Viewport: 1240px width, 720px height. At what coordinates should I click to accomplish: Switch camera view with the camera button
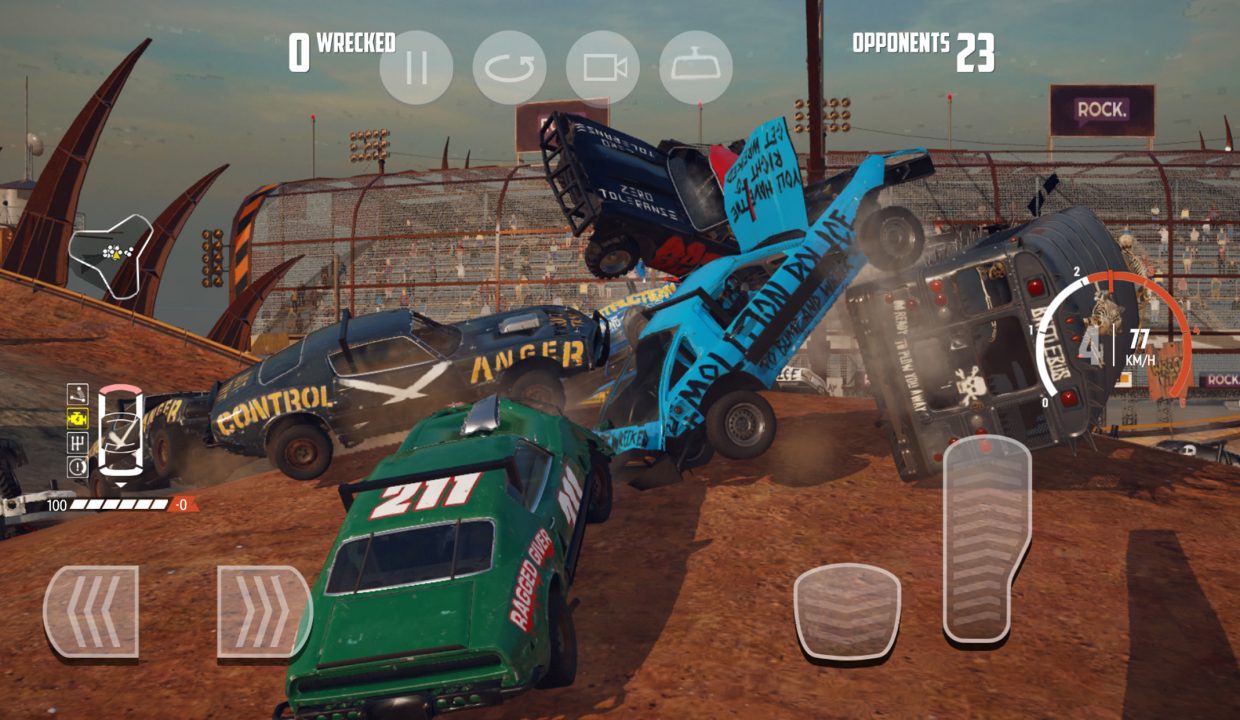602,68
